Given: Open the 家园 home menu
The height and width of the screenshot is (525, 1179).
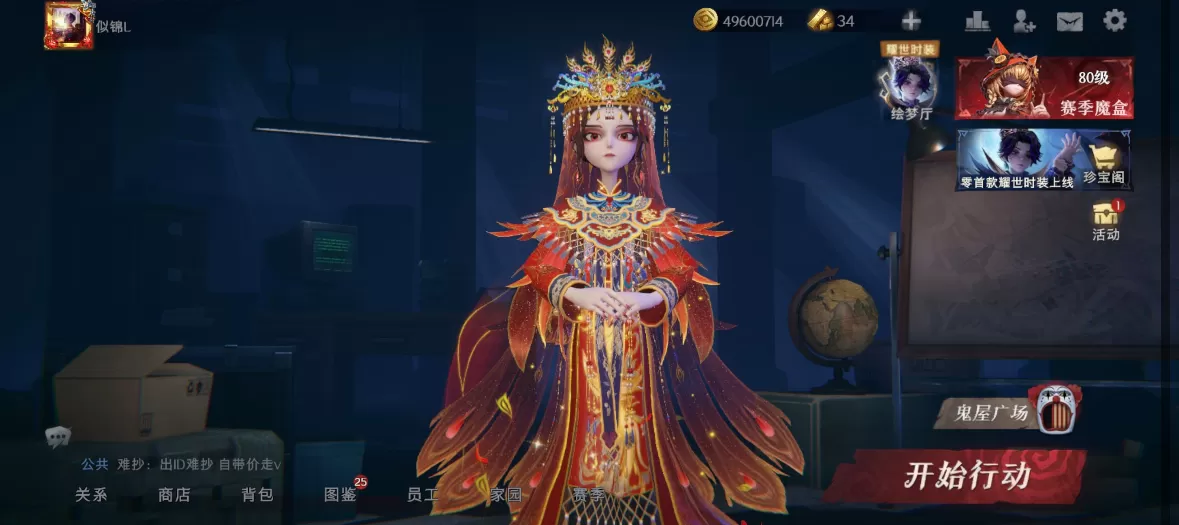Looking at the screenshot, I should [506, 494].
